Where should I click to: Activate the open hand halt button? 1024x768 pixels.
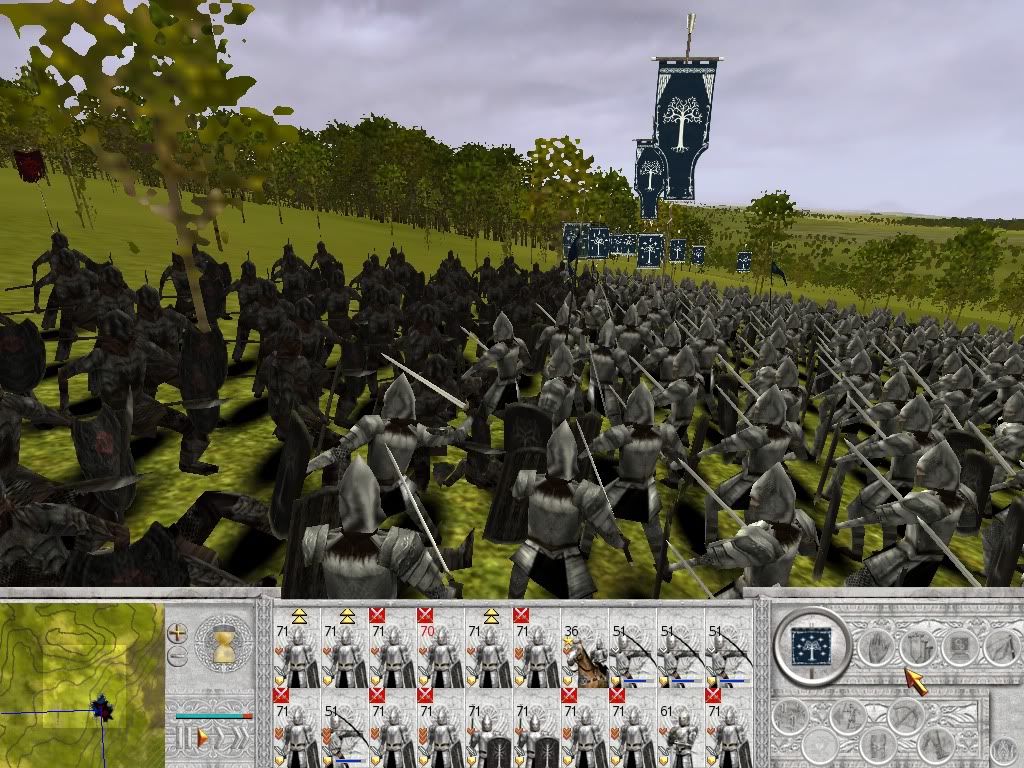pyautogui.click(x=877, y=646)
